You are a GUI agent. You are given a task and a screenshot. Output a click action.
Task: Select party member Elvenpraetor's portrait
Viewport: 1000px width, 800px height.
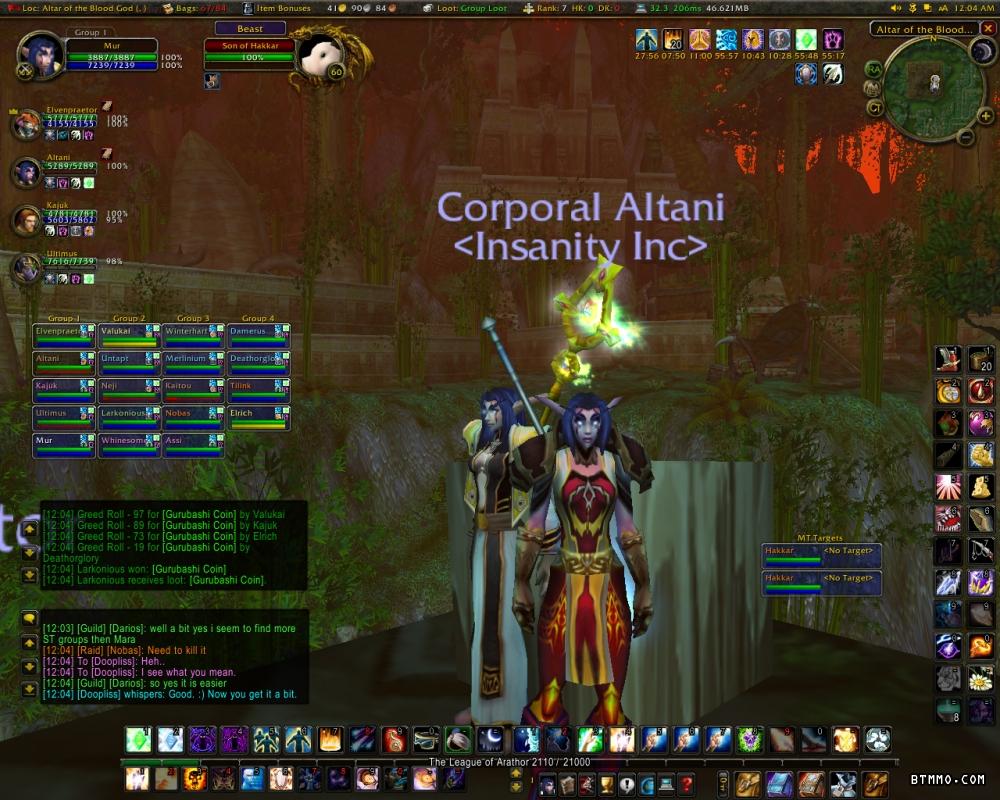pos(25,125)
